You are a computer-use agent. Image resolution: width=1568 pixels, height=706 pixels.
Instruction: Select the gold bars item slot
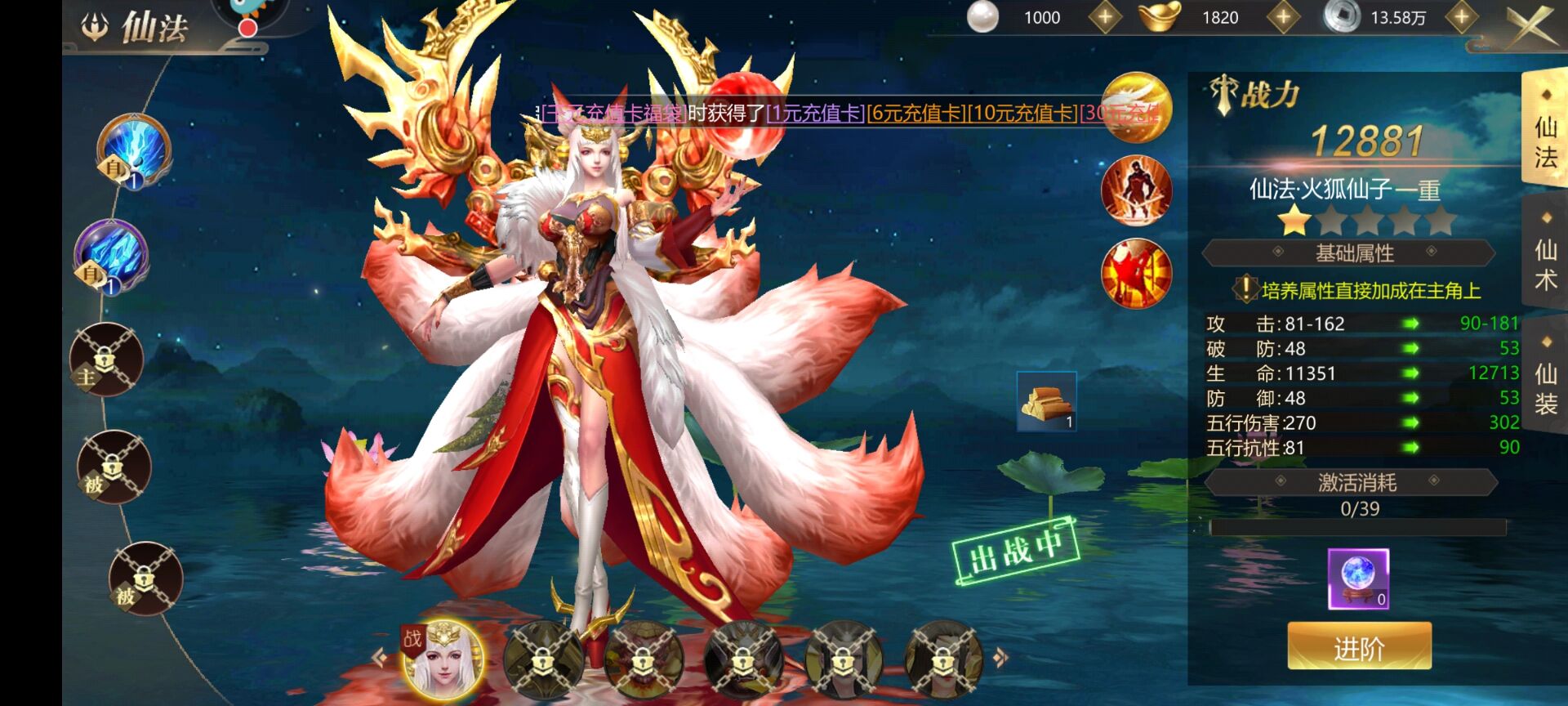point(1046,401)
